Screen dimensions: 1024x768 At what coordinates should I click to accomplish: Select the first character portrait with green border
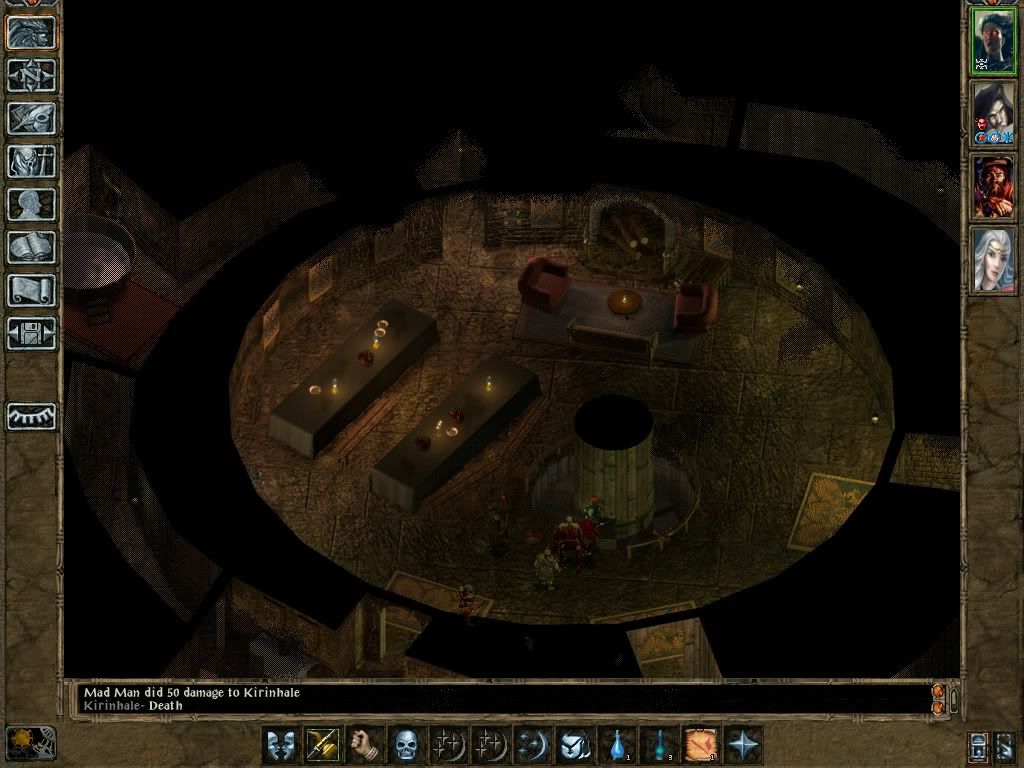point(994,42)
